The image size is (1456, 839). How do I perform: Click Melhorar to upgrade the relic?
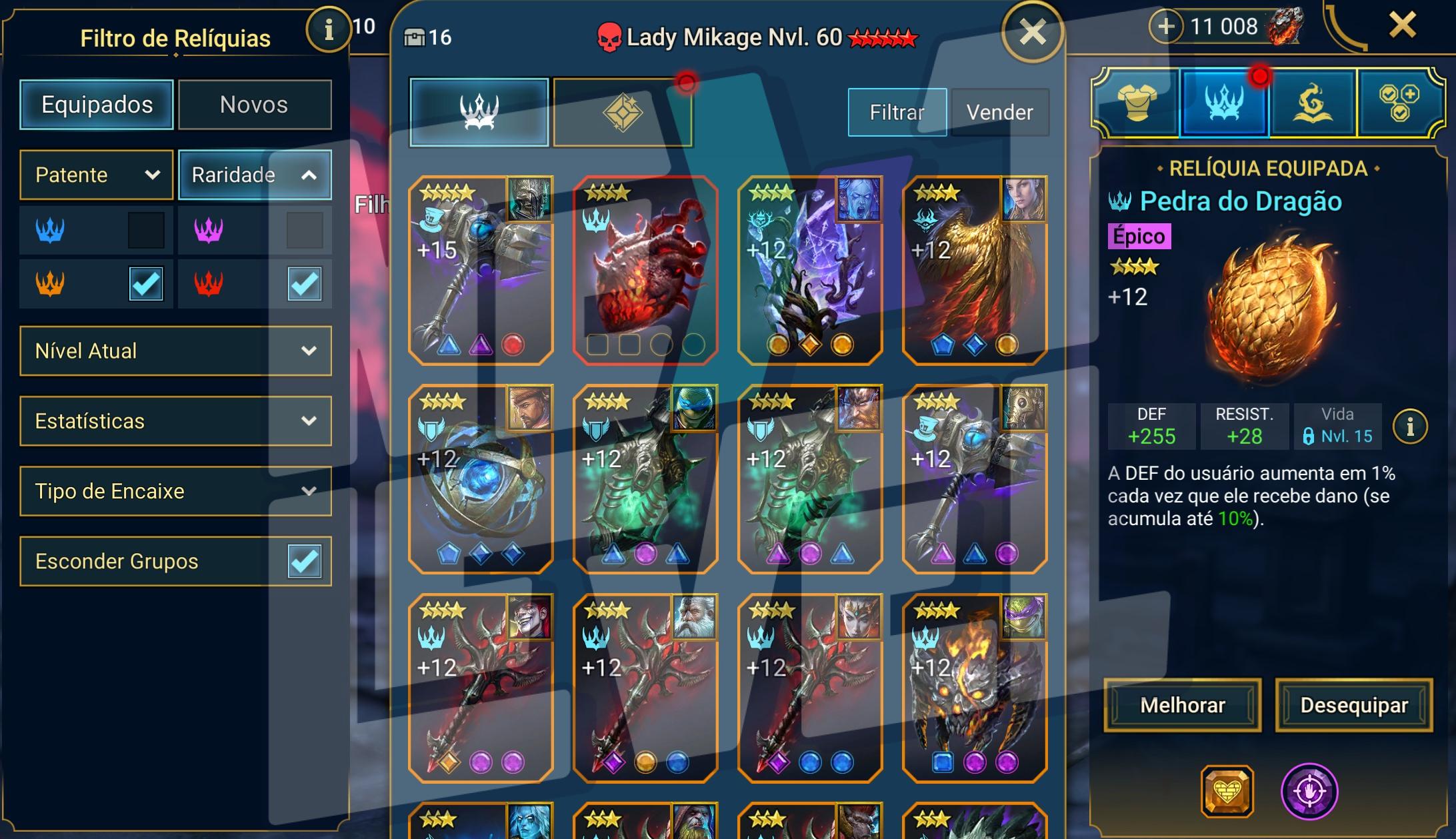point(1182,705)
